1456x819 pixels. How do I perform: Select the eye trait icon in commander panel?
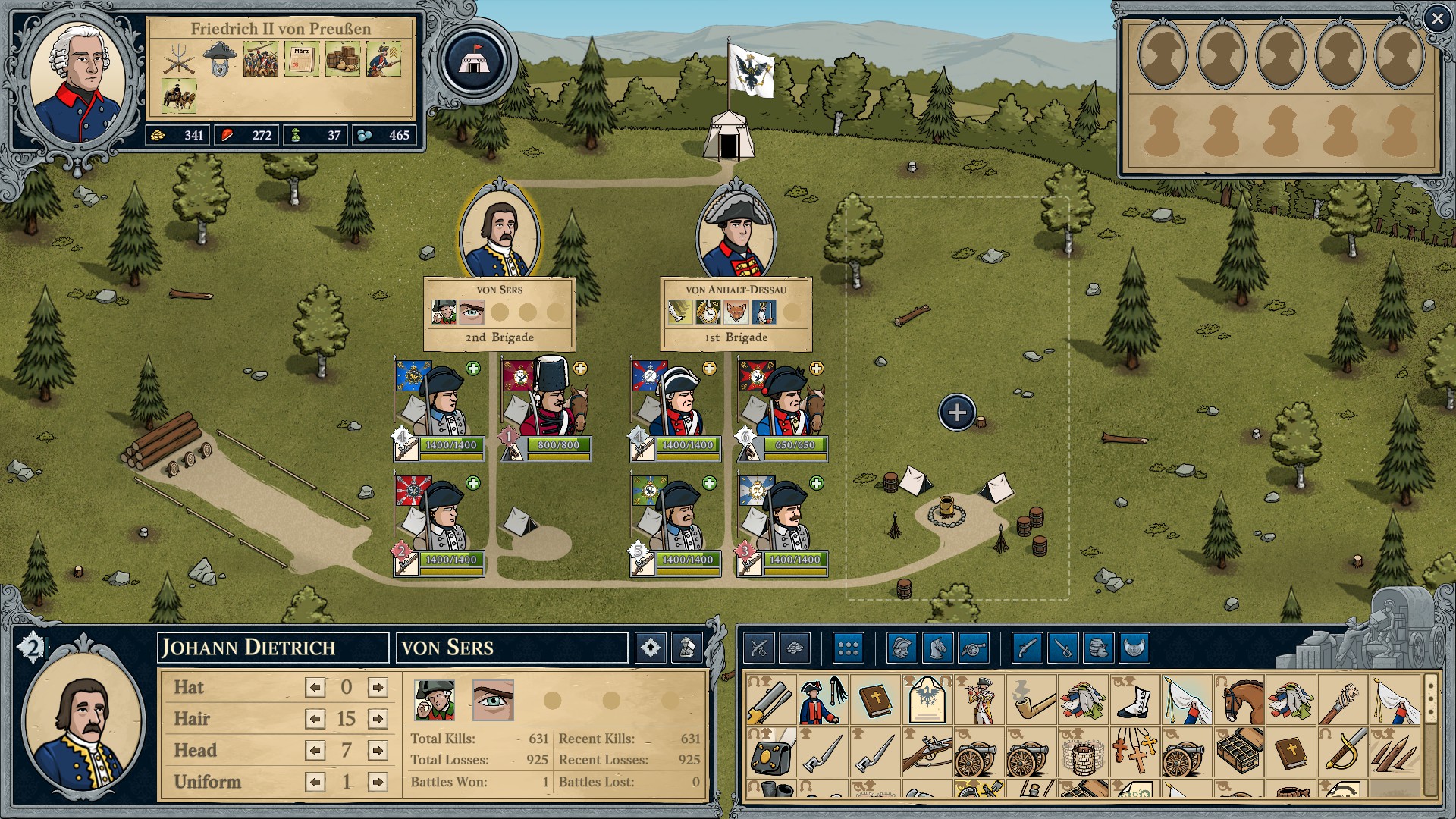[493, 700]
